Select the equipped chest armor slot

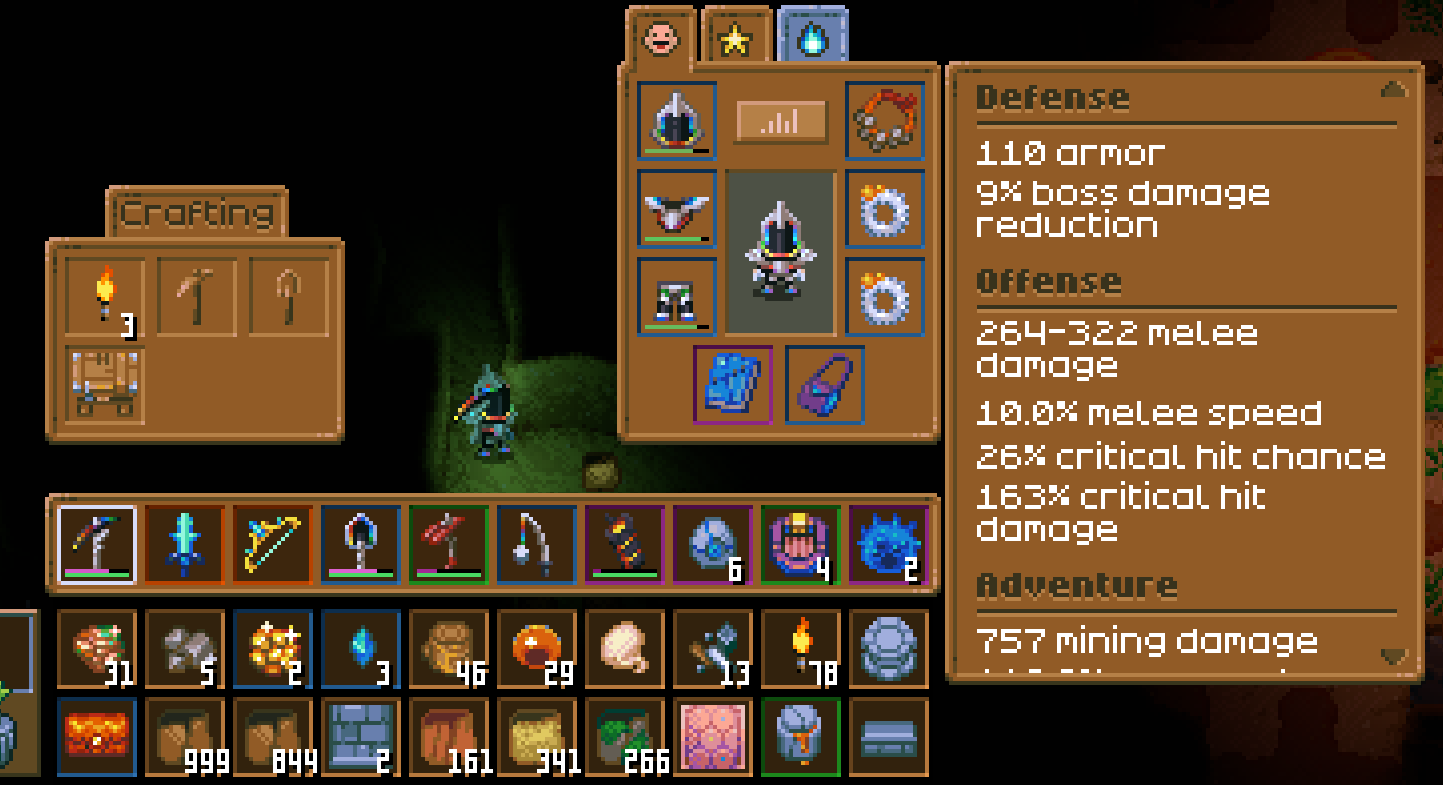pos(677,209)
